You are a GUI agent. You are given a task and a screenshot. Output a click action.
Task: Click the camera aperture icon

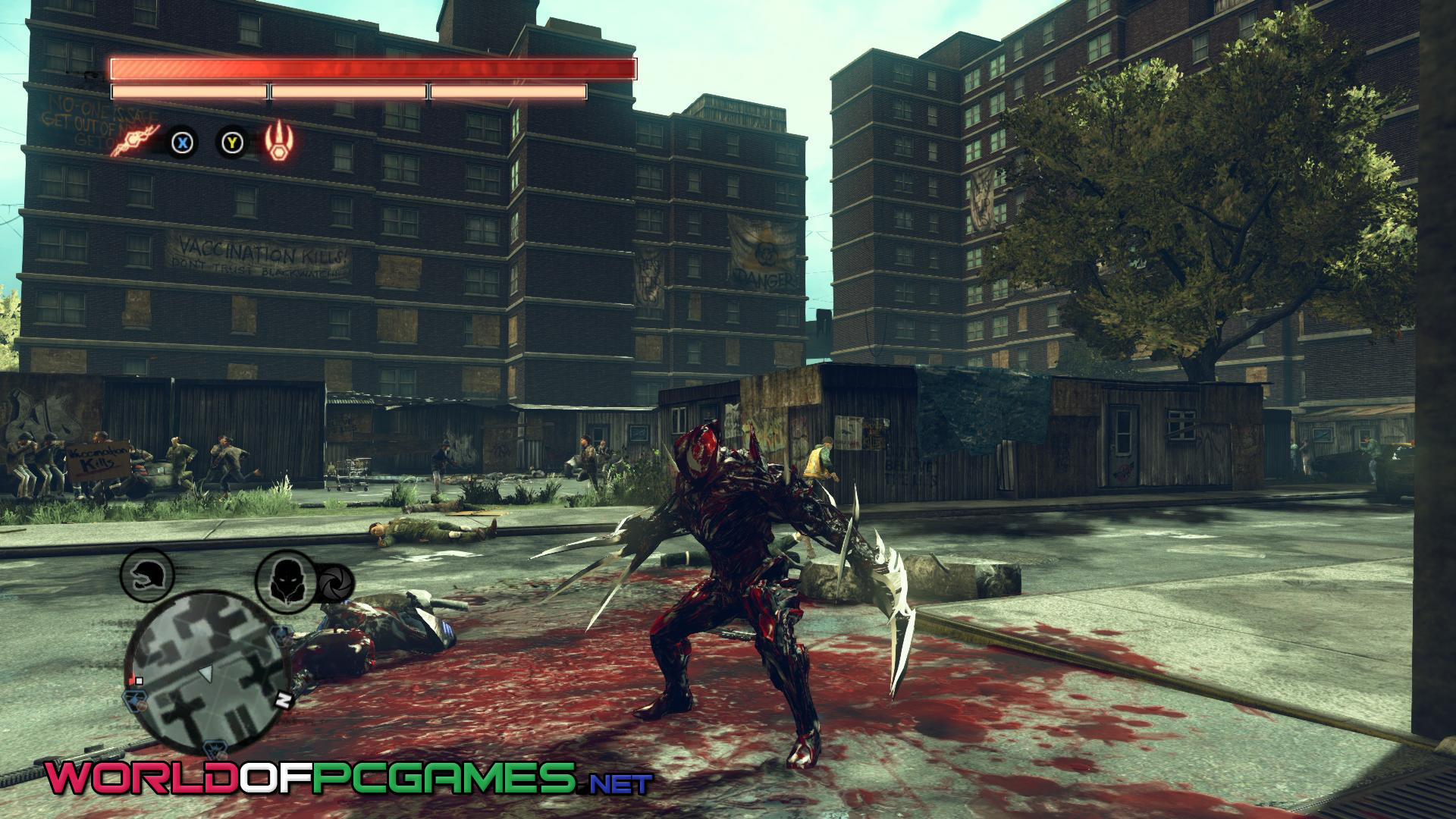pos(334,583)
